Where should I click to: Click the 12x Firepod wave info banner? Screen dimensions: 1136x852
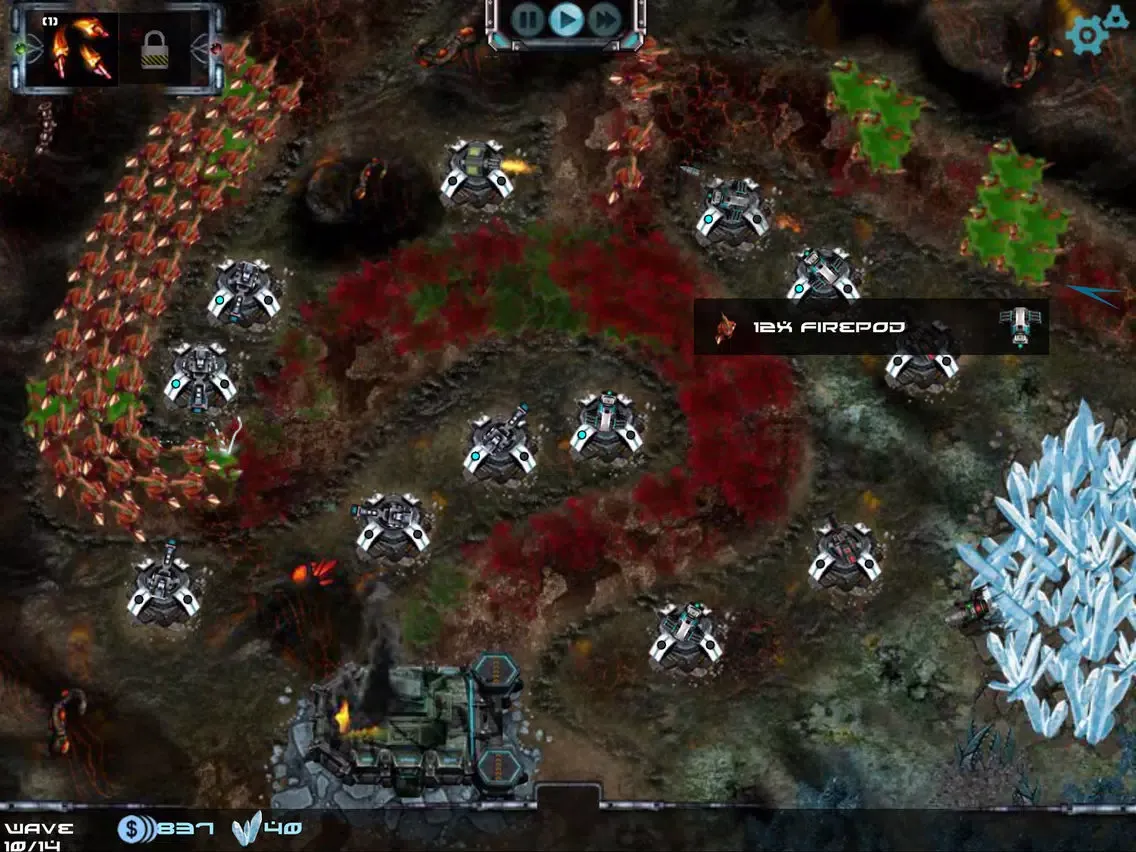tap(870, 327)
